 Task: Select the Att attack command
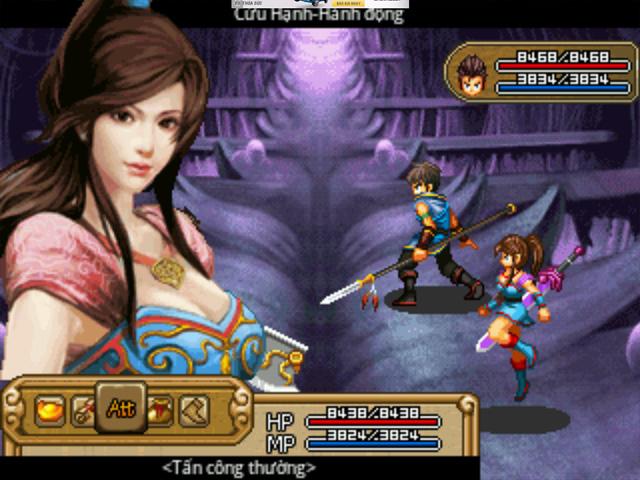pyautogui.click(x=121, y=408)
